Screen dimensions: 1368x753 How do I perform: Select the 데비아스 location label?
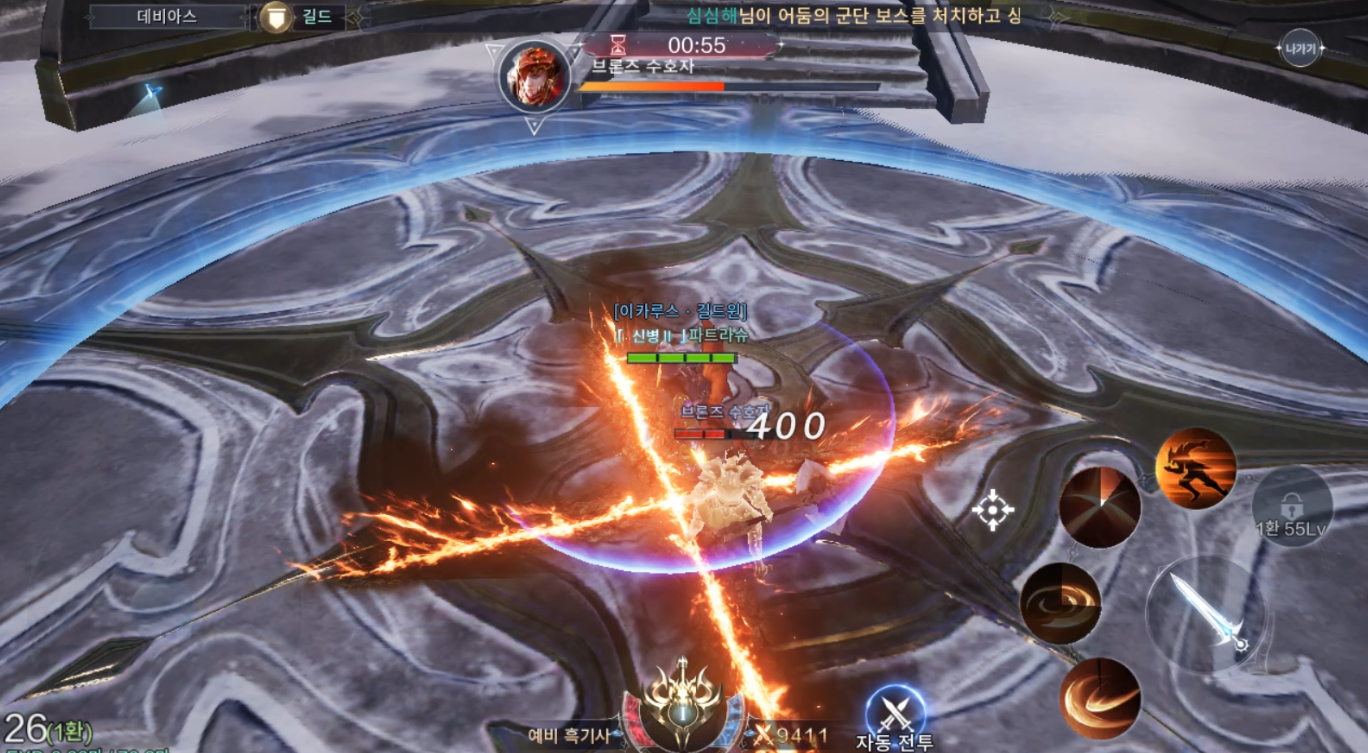[x=168, y=17]
